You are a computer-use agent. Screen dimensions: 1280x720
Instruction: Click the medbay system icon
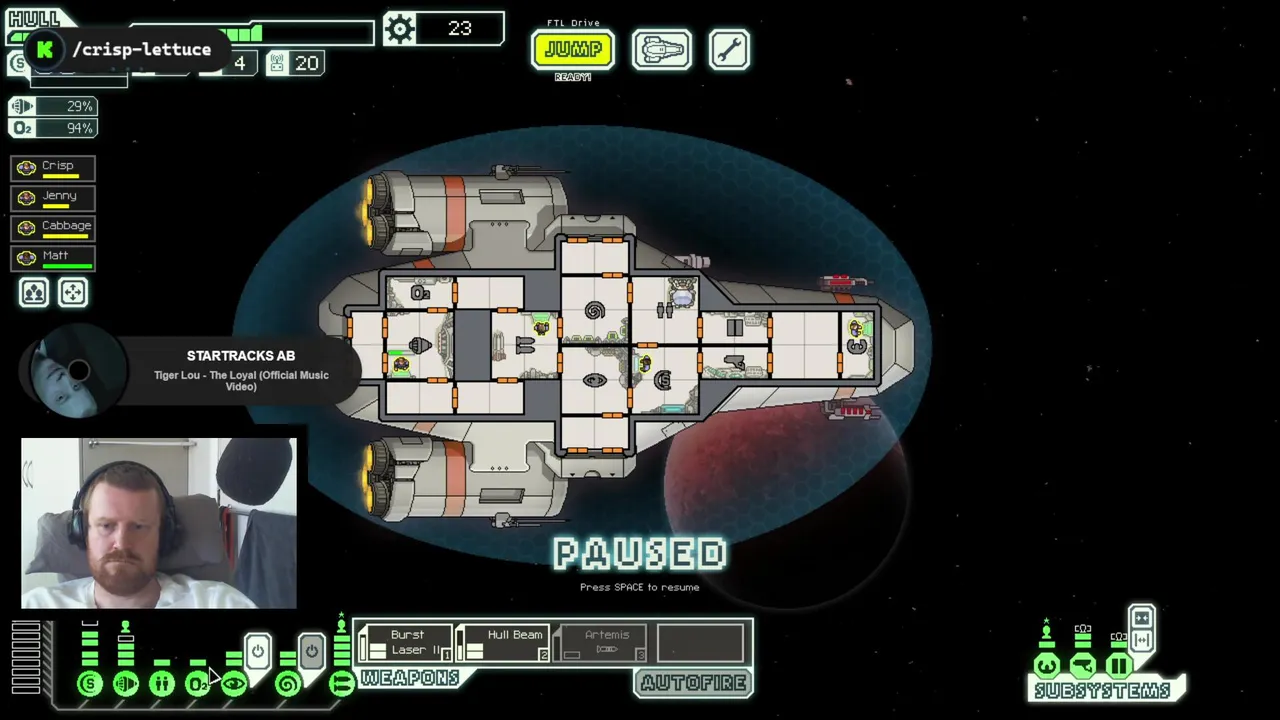(162, 684)
